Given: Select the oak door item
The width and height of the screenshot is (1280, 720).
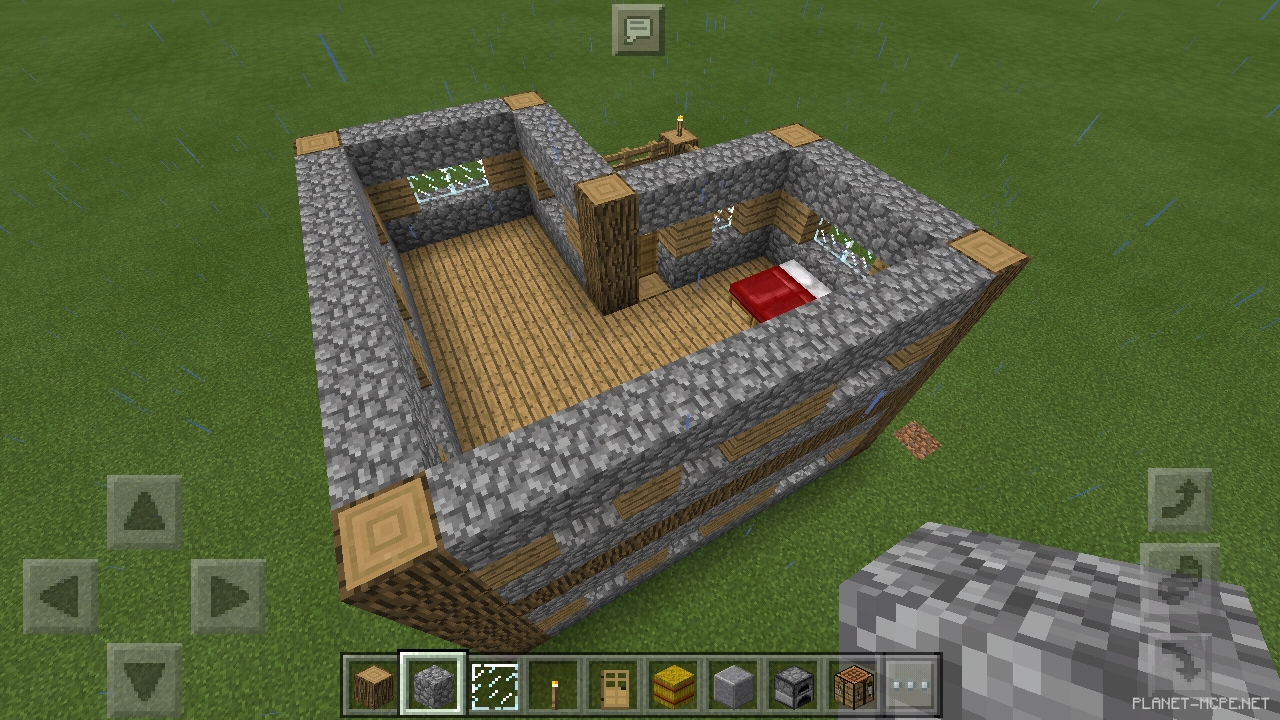Looking at the screenshot, I should click(x=612, y=685).
